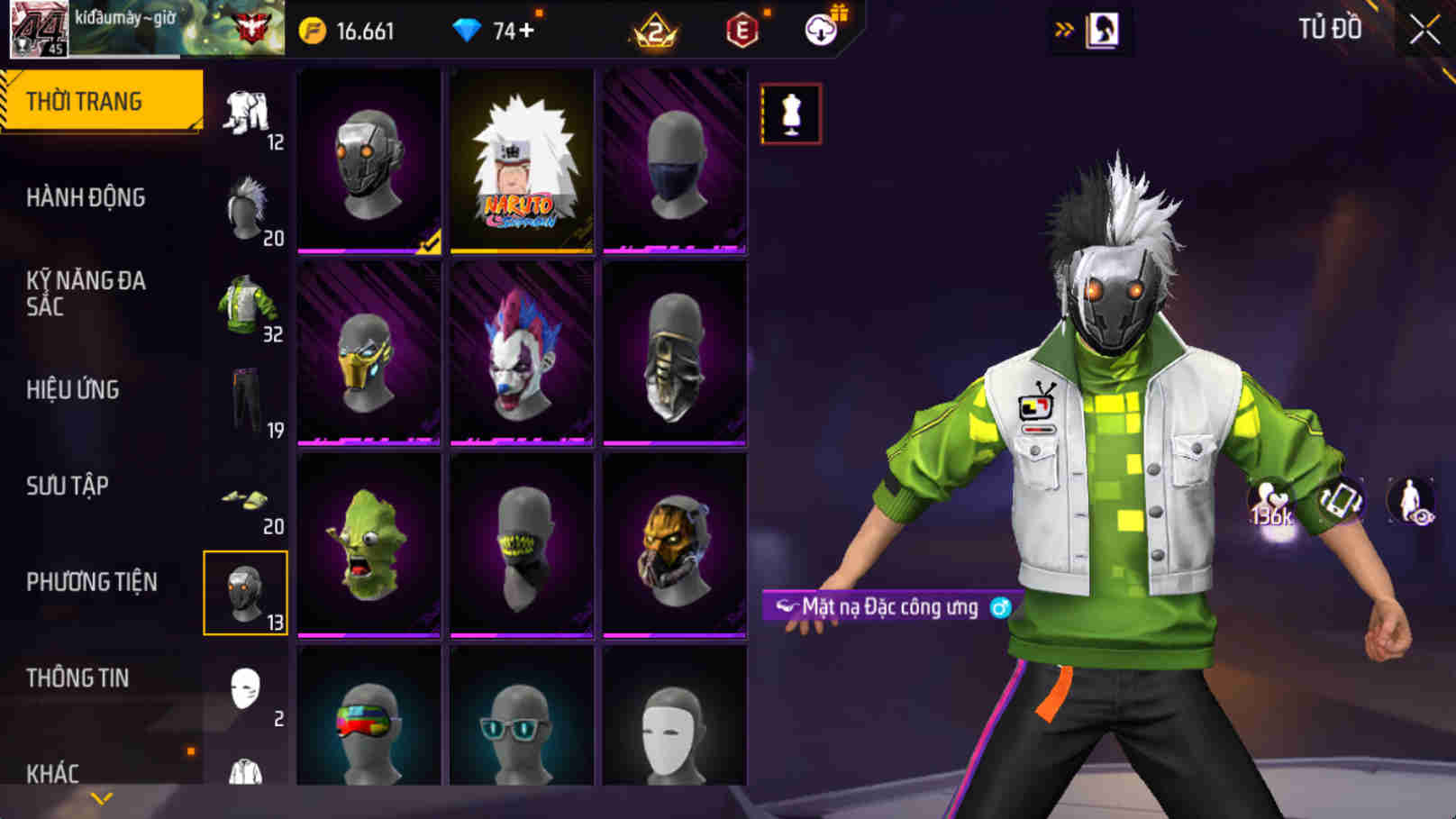Select the shoes category icon

[243, 500]
